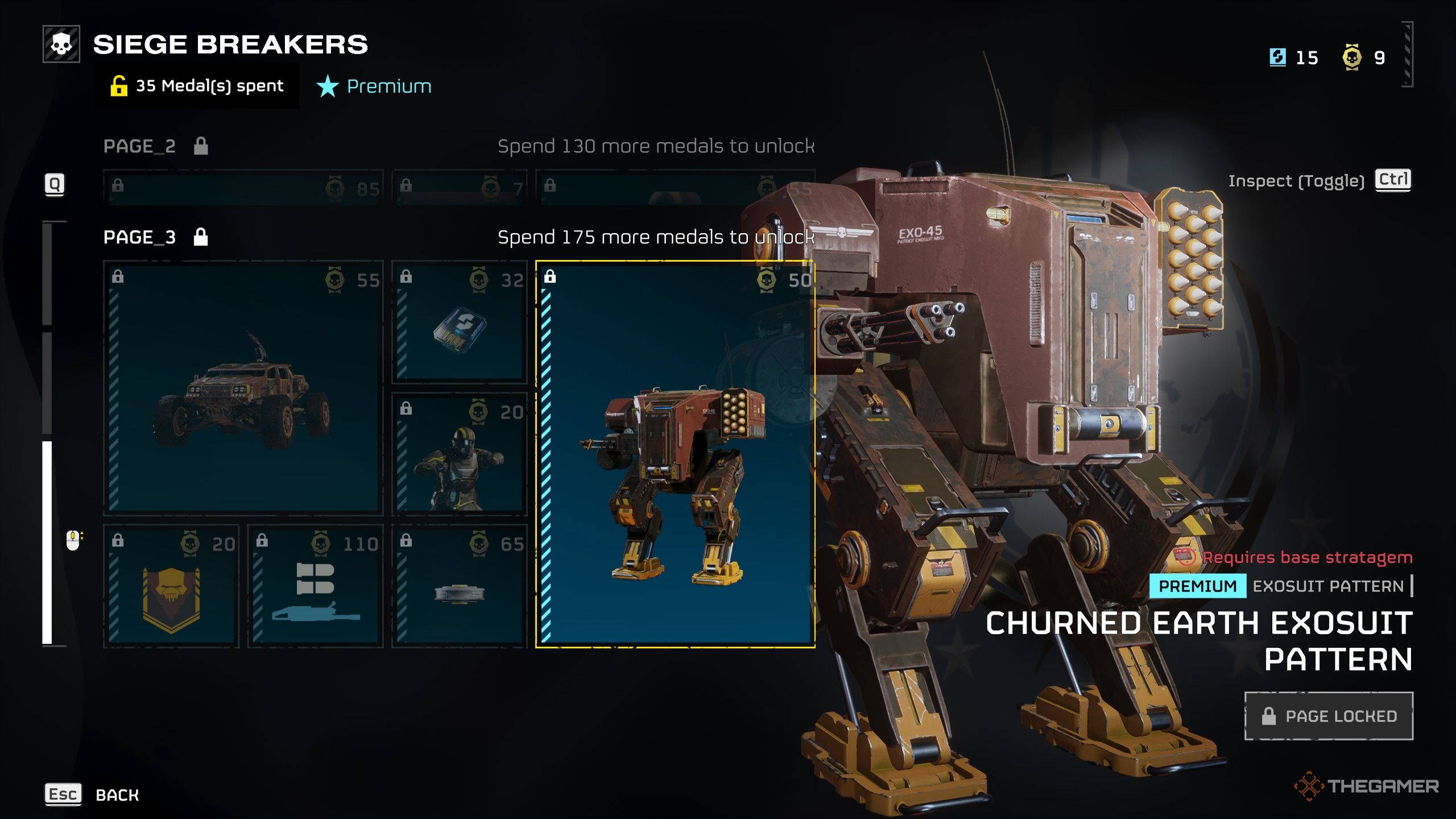Select the armored vehicle skin tile
The height and width of the screenshot is (819, 1456).
[x=243, y=388]
